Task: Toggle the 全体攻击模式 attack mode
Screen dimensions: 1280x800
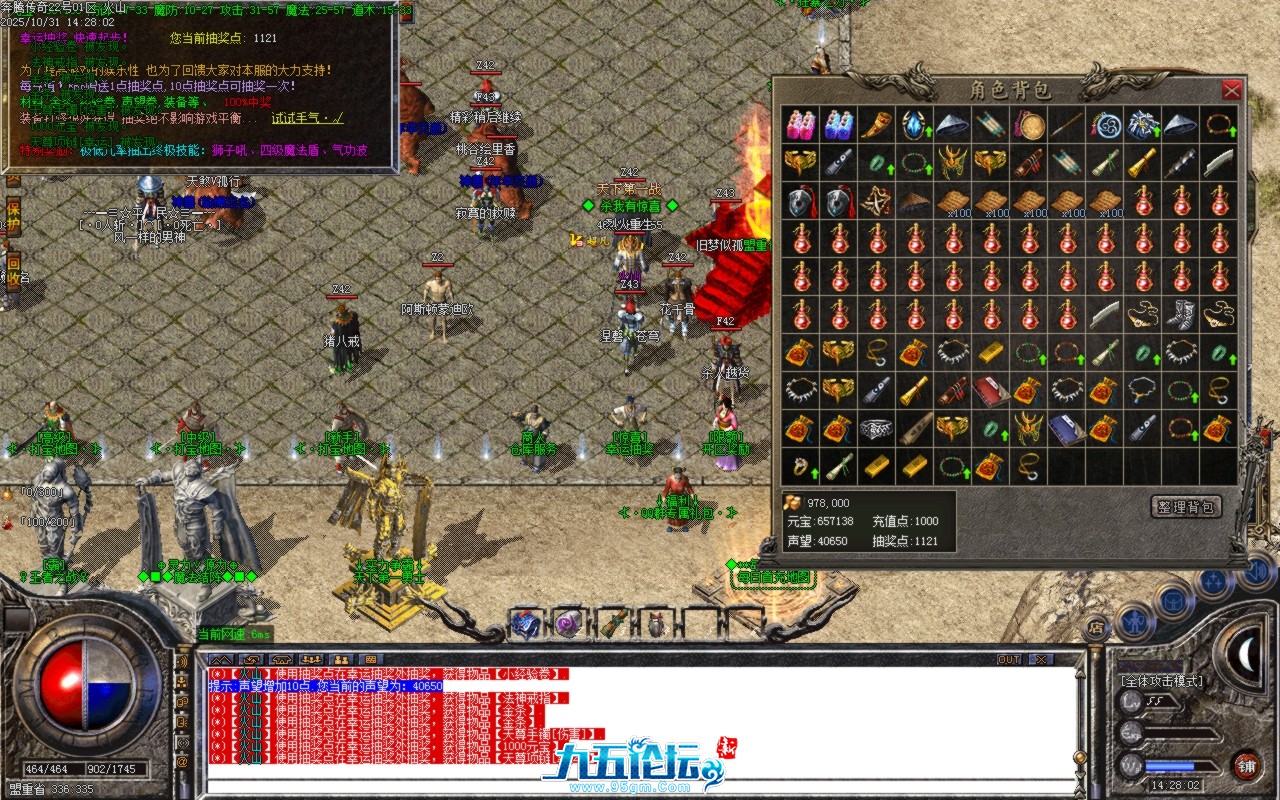Action: pos(1161,681)
